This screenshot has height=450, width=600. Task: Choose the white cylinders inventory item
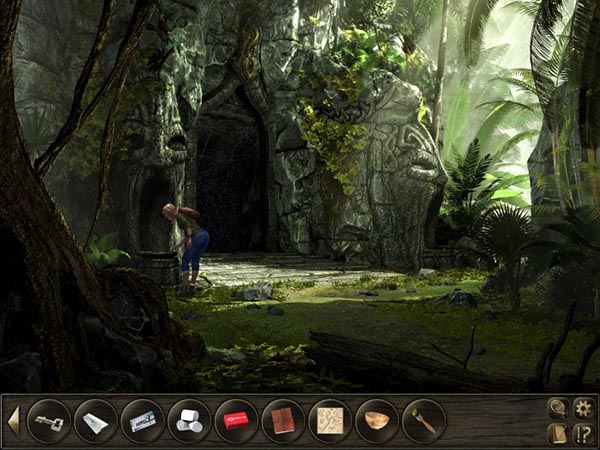tap(188, 421)
